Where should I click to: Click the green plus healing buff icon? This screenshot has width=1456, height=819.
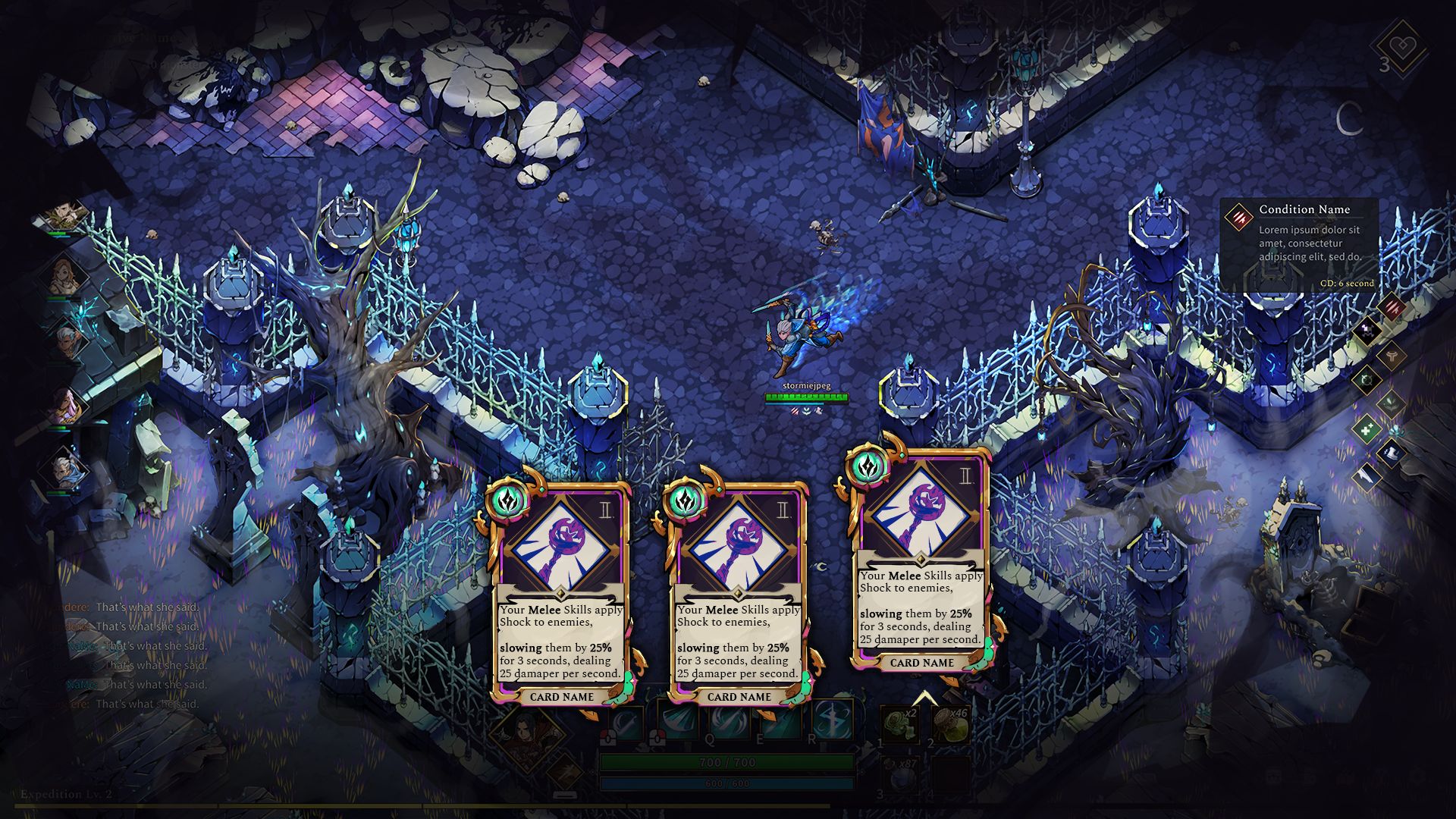coord(1367,430)
